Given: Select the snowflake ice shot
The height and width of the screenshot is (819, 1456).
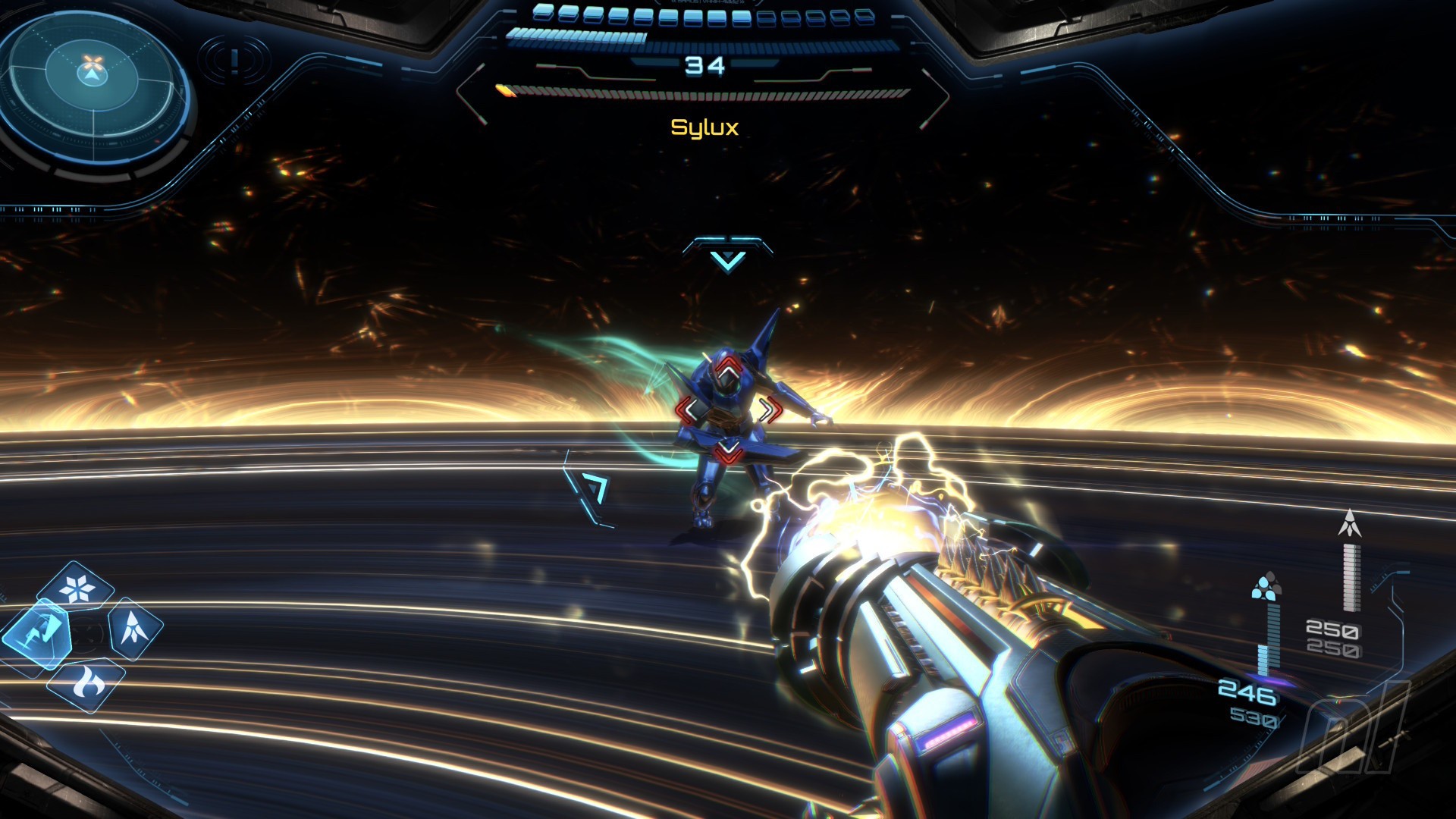Looking at the screenshot, I should [x=76, y=588].
